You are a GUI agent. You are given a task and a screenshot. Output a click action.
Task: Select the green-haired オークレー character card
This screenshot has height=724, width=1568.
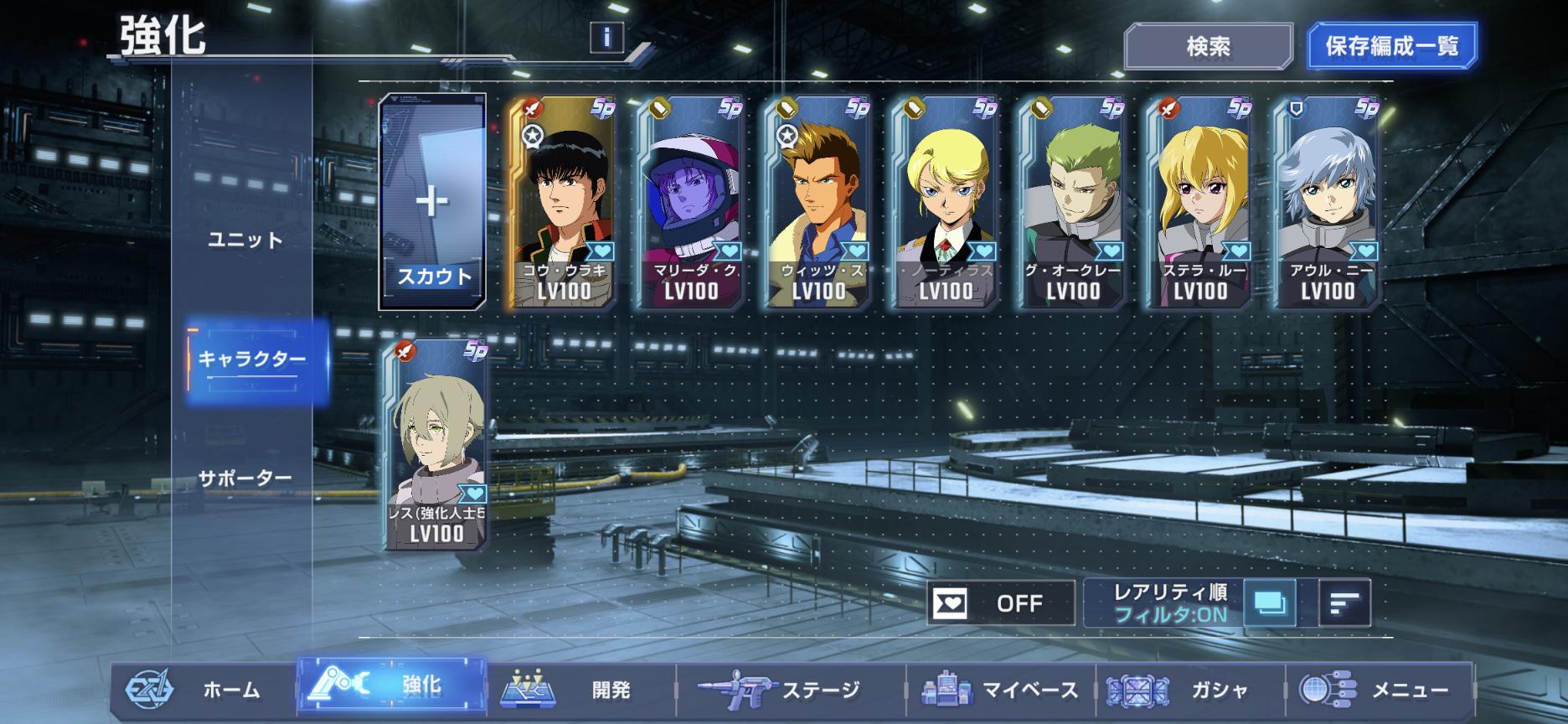[1073, 202]
